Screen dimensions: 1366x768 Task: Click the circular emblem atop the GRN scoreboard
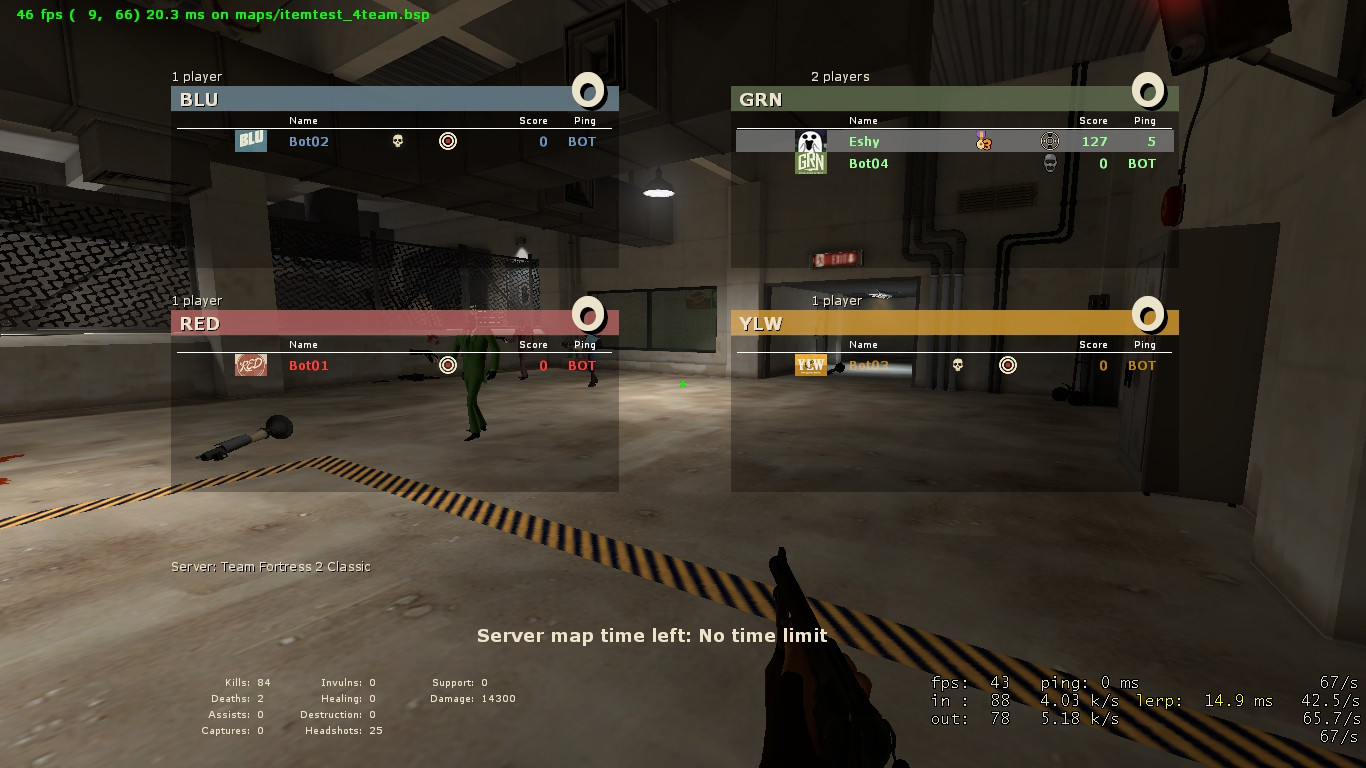(1148, 91)
